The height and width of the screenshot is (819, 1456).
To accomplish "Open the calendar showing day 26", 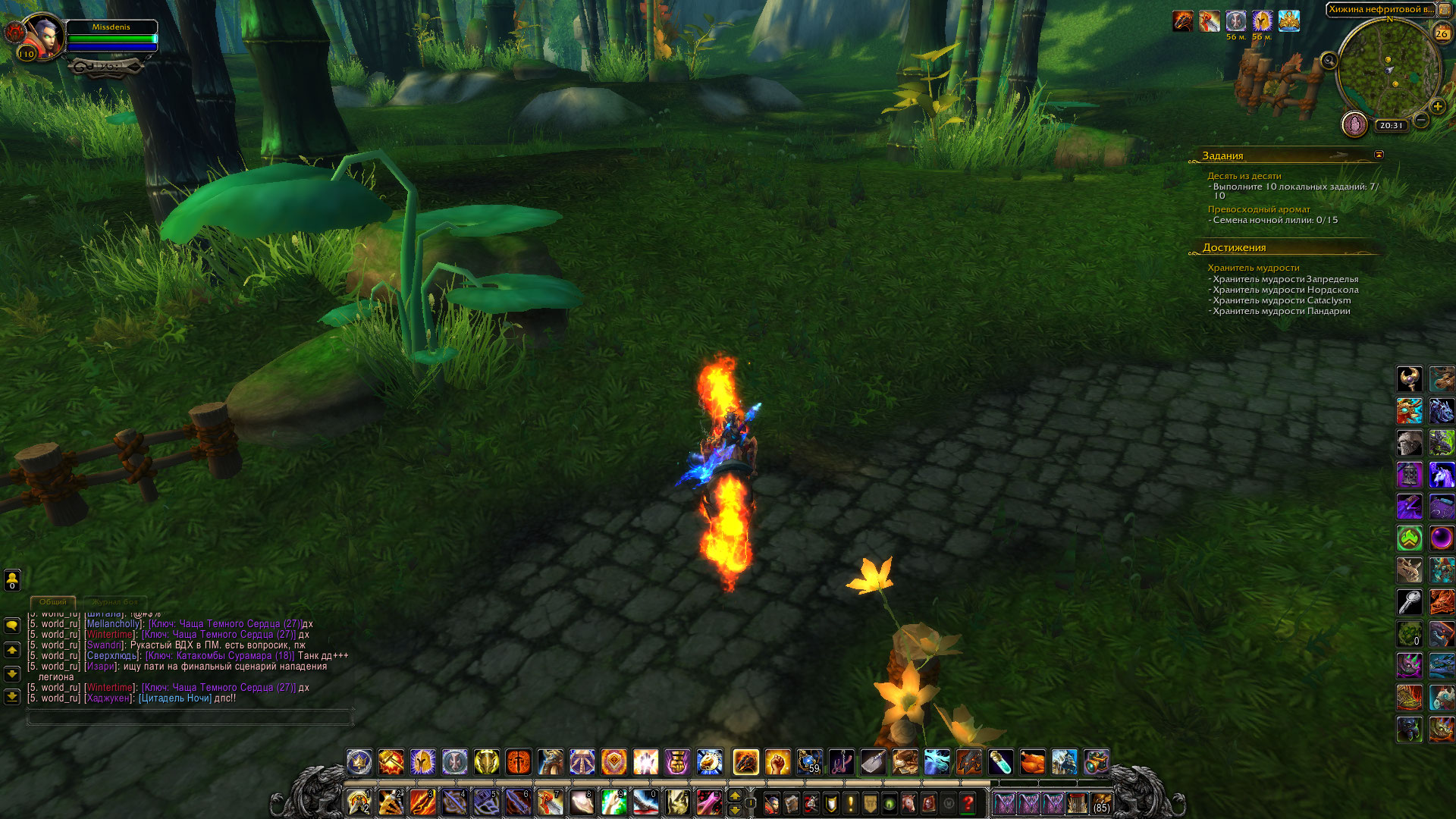I will (x=1442, y=33).
